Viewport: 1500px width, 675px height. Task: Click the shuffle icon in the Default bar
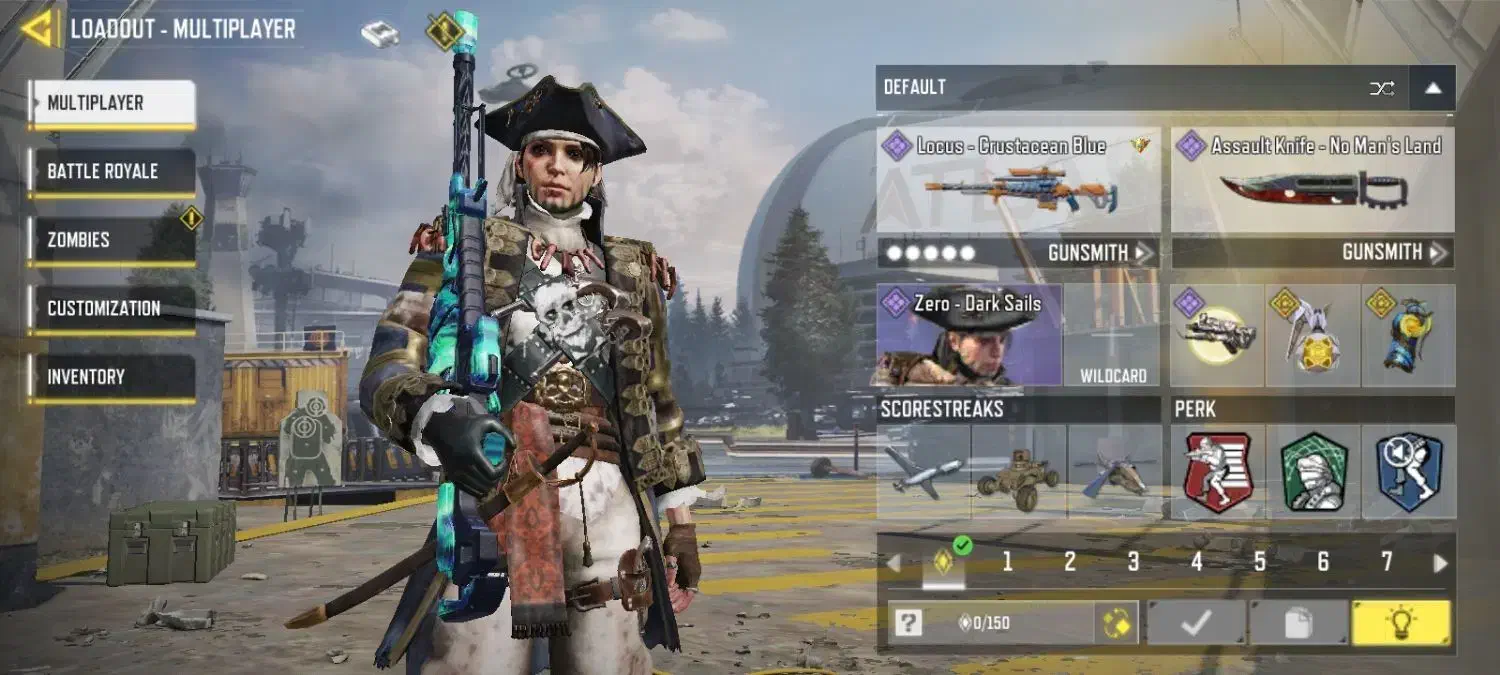1382,88
